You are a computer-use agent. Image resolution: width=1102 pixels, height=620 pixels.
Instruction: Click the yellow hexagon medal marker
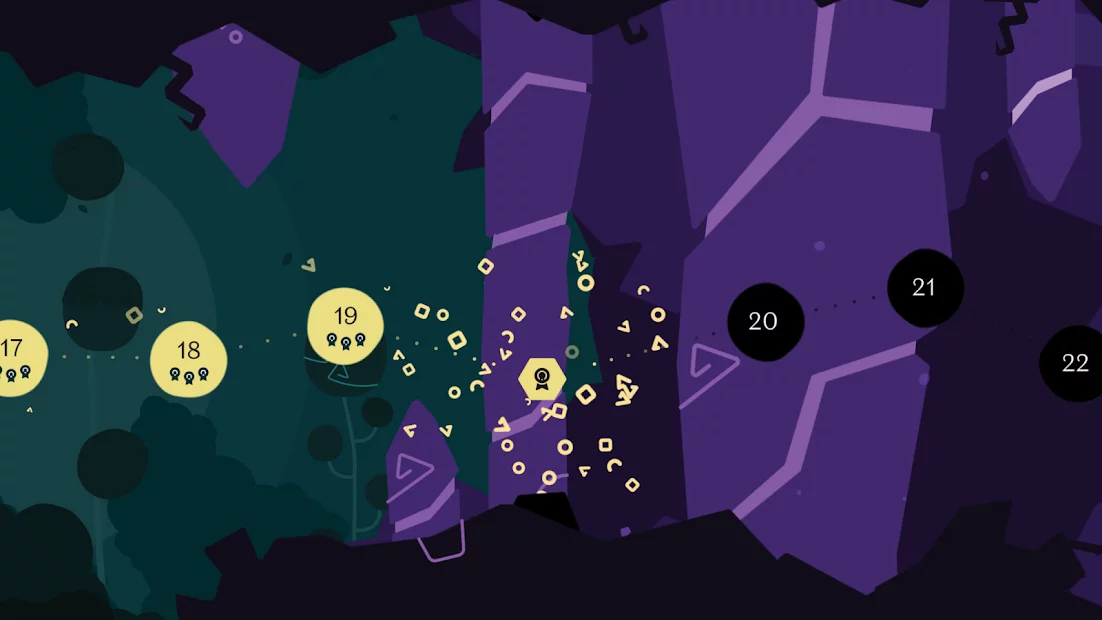pos(542,379)
